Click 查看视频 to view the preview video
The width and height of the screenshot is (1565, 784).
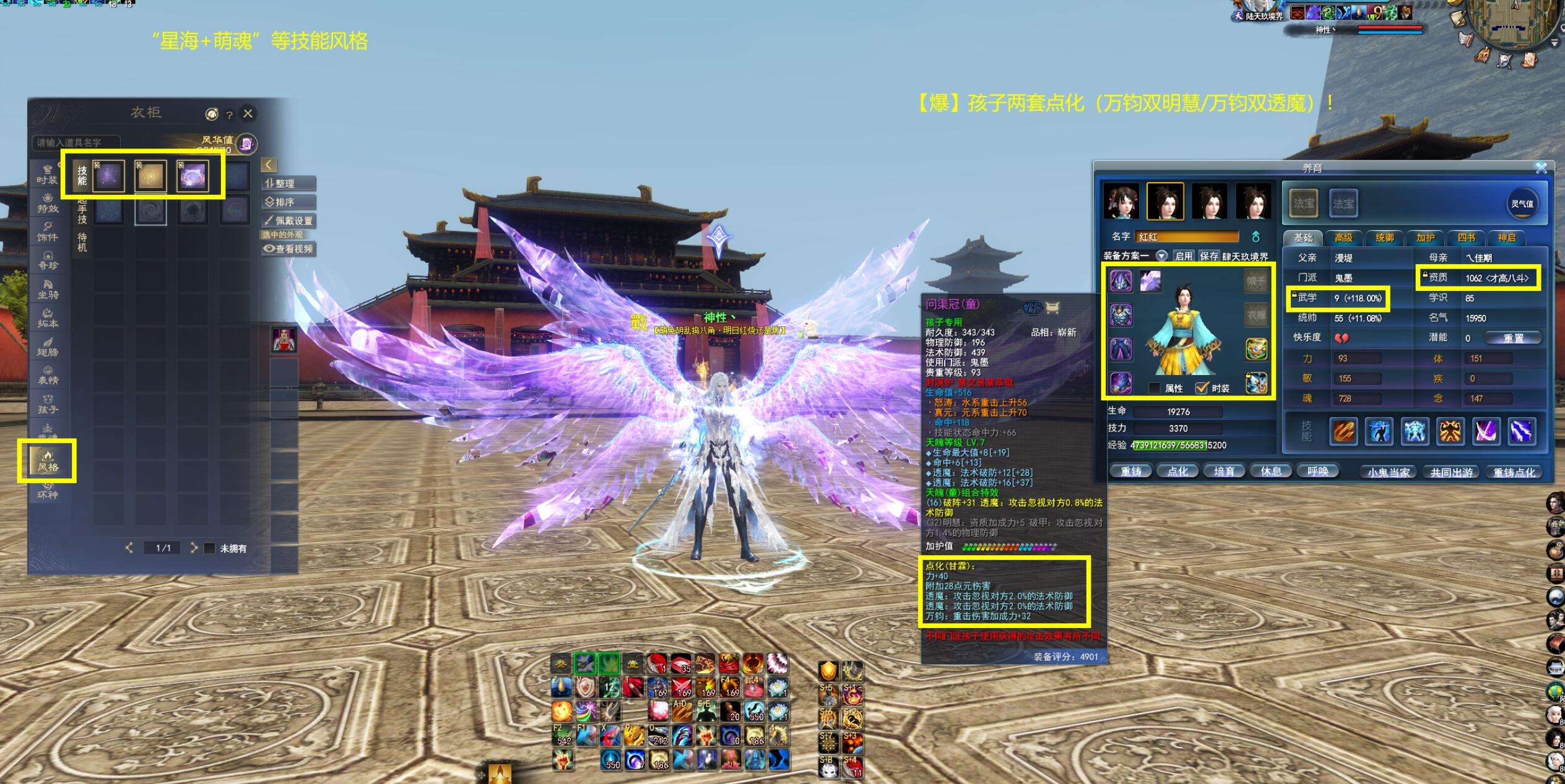coord(288,249)
